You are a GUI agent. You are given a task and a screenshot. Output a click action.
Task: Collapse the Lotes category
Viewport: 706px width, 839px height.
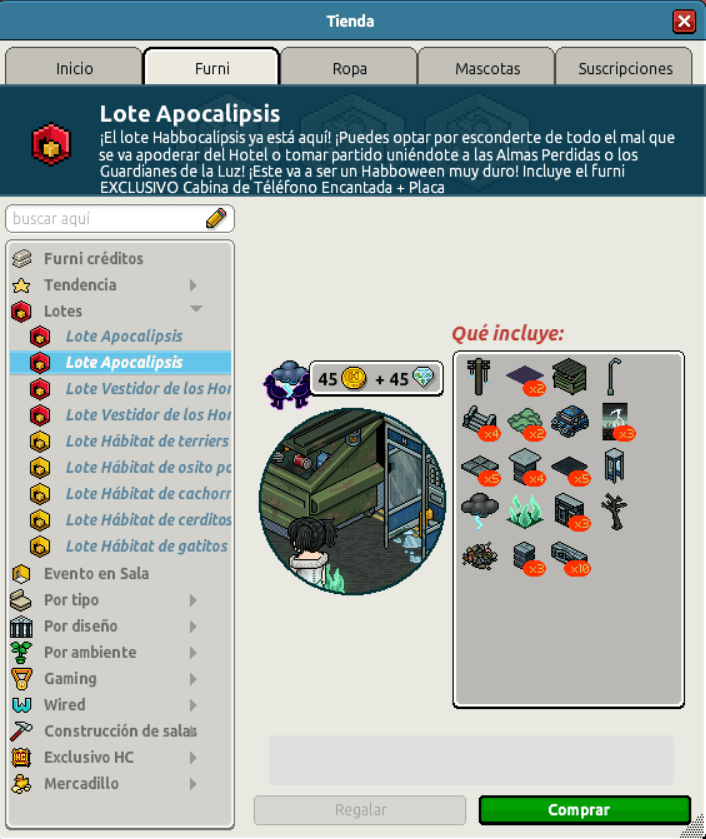click(x=63, y=311)
